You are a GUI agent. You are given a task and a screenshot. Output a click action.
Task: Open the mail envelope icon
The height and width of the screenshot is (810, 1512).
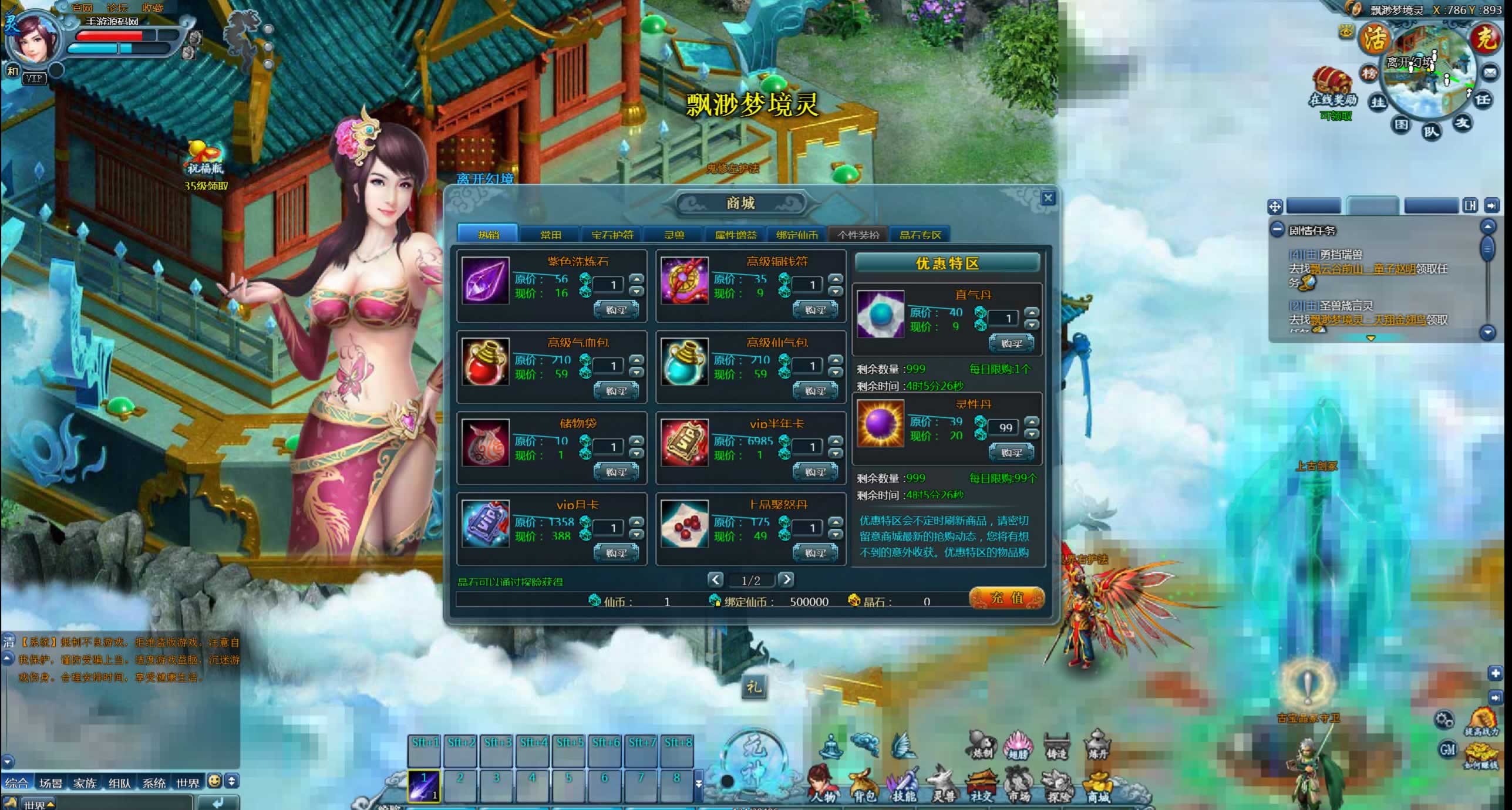tap(1490, 73)
